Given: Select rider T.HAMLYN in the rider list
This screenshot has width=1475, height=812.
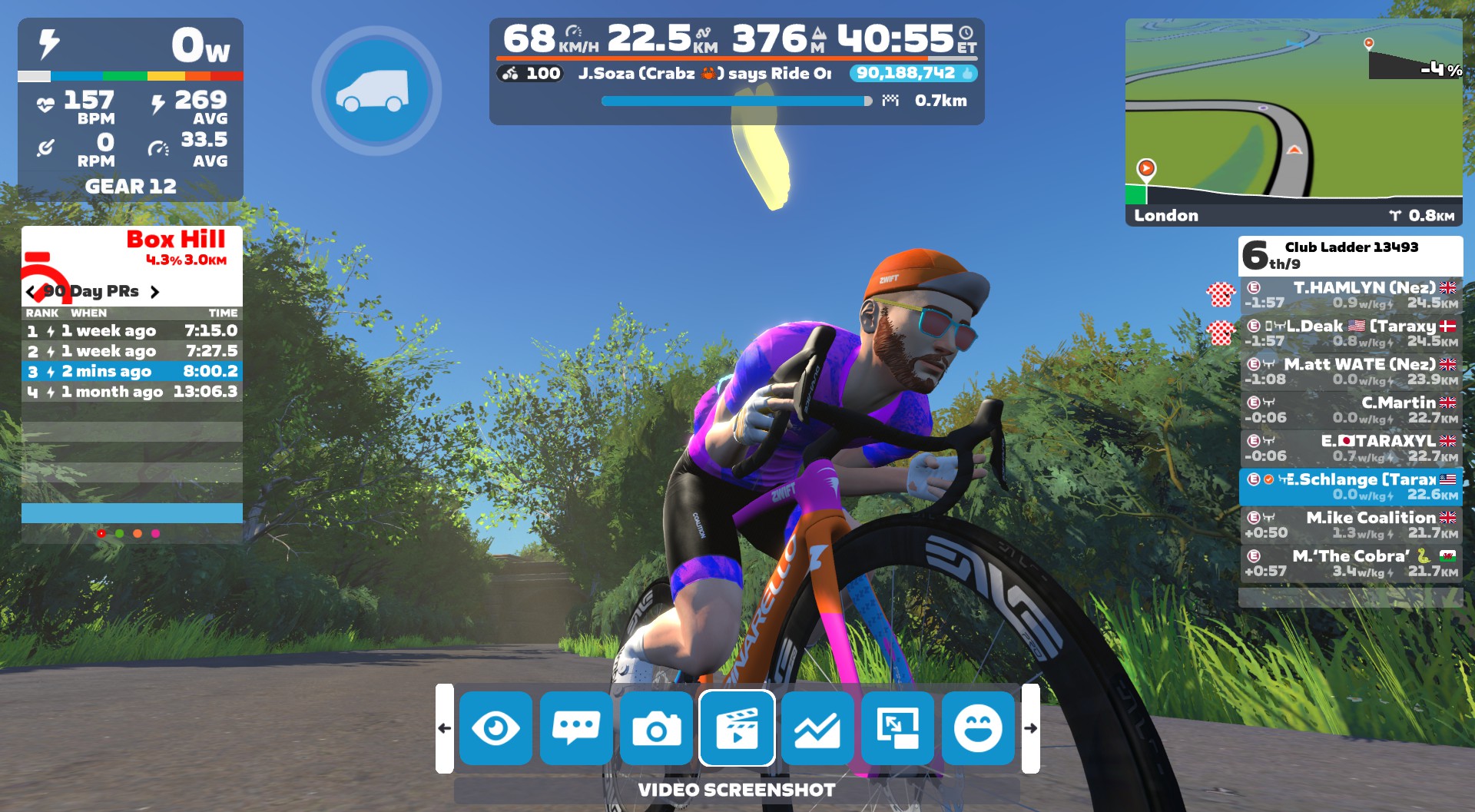Looking at the screenshot, I should 1351,295.
